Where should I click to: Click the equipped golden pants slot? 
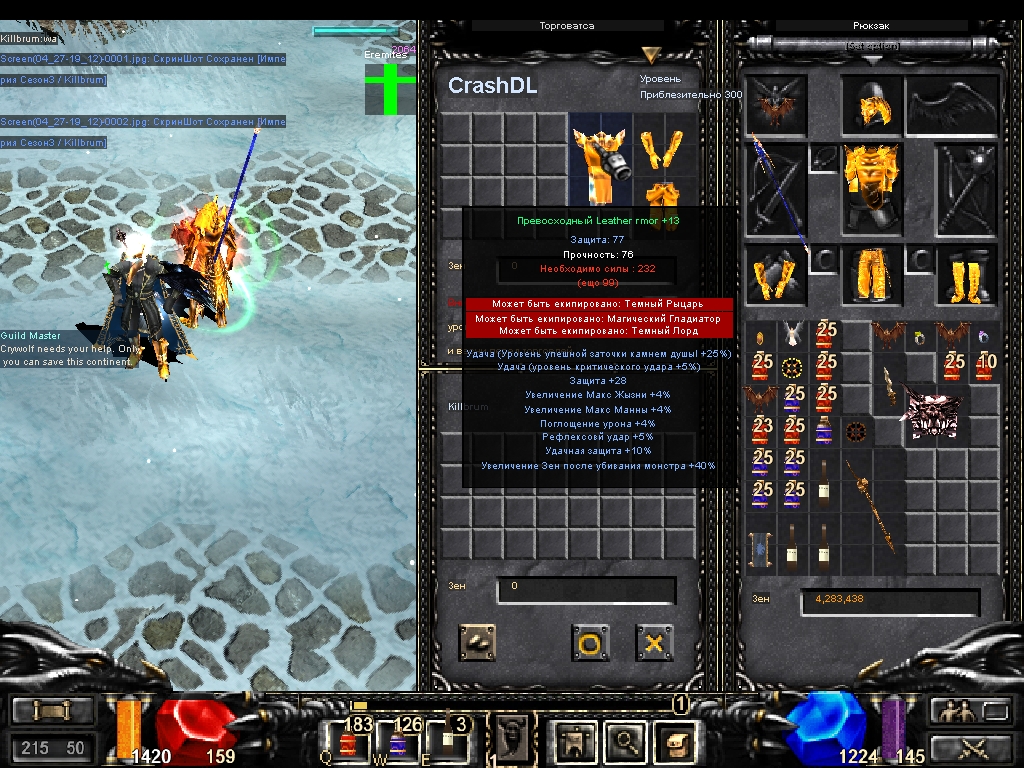pyautogui.click(x=871, y=274)
